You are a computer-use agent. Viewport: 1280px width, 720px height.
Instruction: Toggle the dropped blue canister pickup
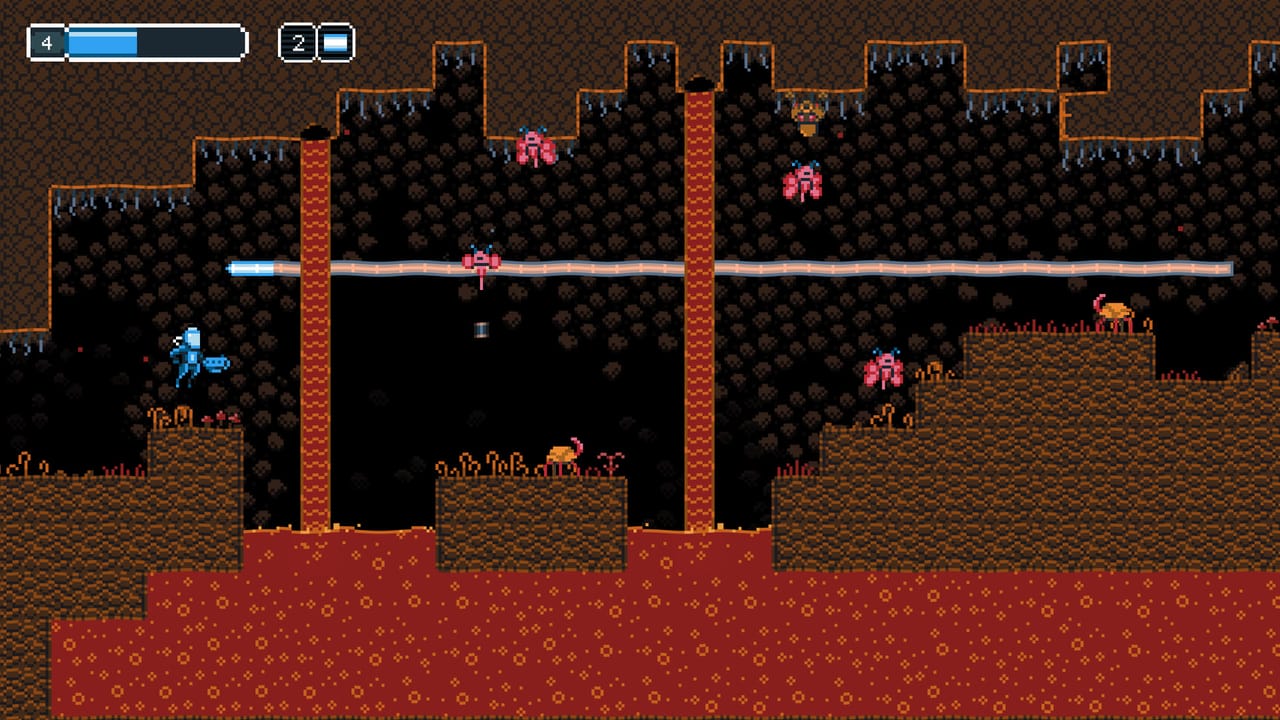(x=483, y=331)
